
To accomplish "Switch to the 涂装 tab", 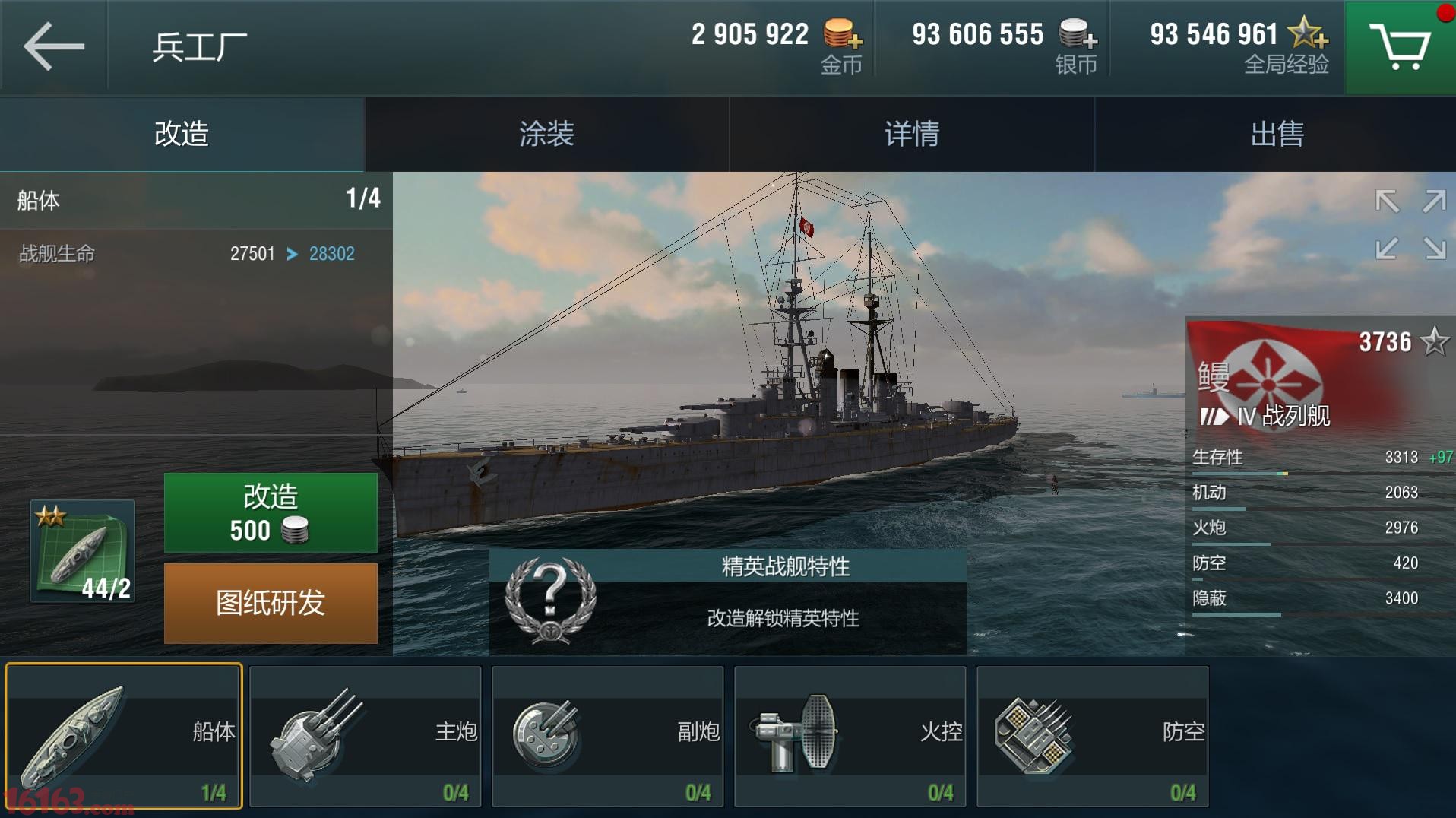I will (x=546, y=135).
